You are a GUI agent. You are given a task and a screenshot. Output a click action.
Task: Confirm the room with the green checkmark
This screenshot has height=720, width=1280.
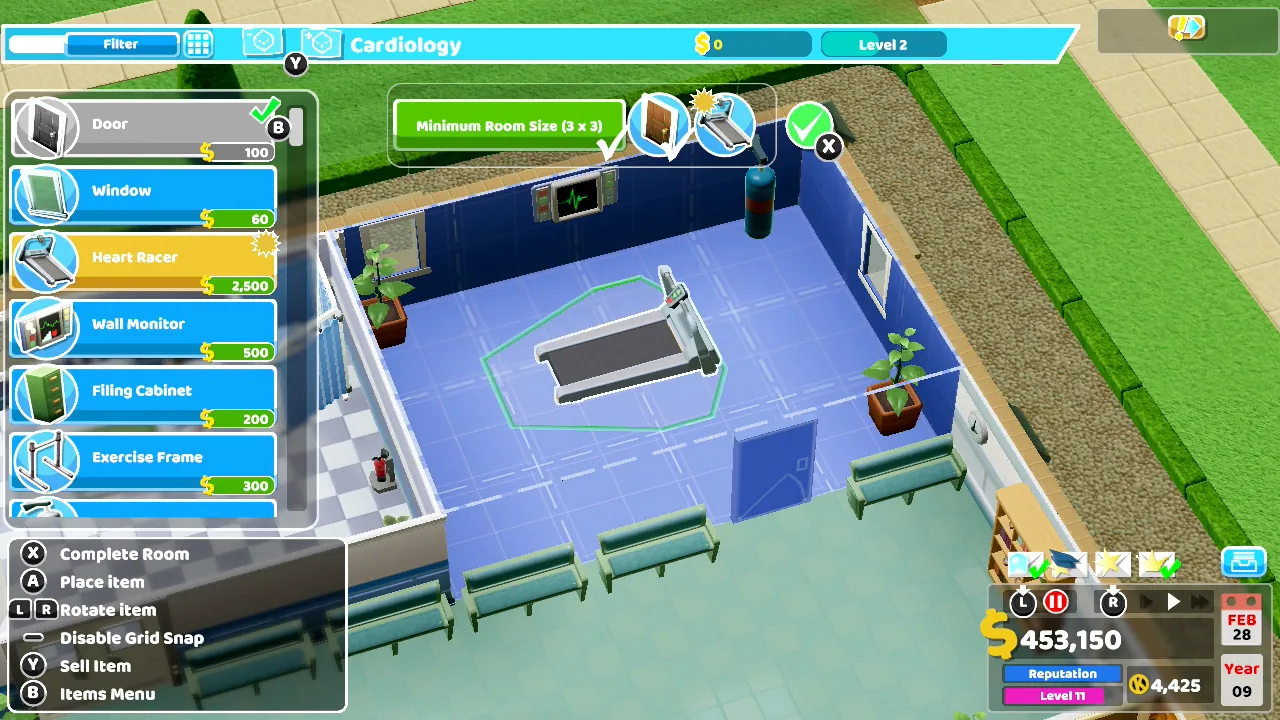[811, 128]
